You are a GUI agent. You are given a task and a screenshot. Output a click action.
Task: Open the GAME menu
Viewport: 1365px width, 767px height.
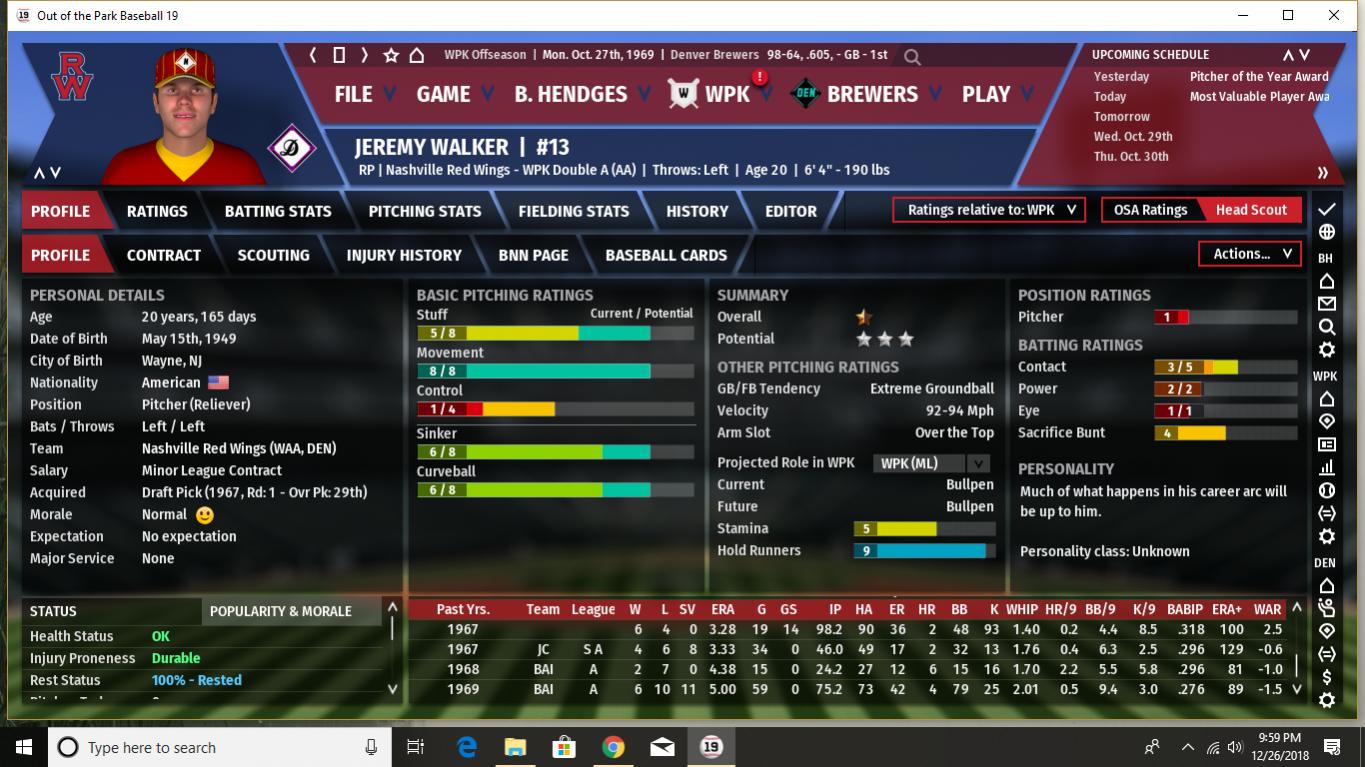click(443, 94)
